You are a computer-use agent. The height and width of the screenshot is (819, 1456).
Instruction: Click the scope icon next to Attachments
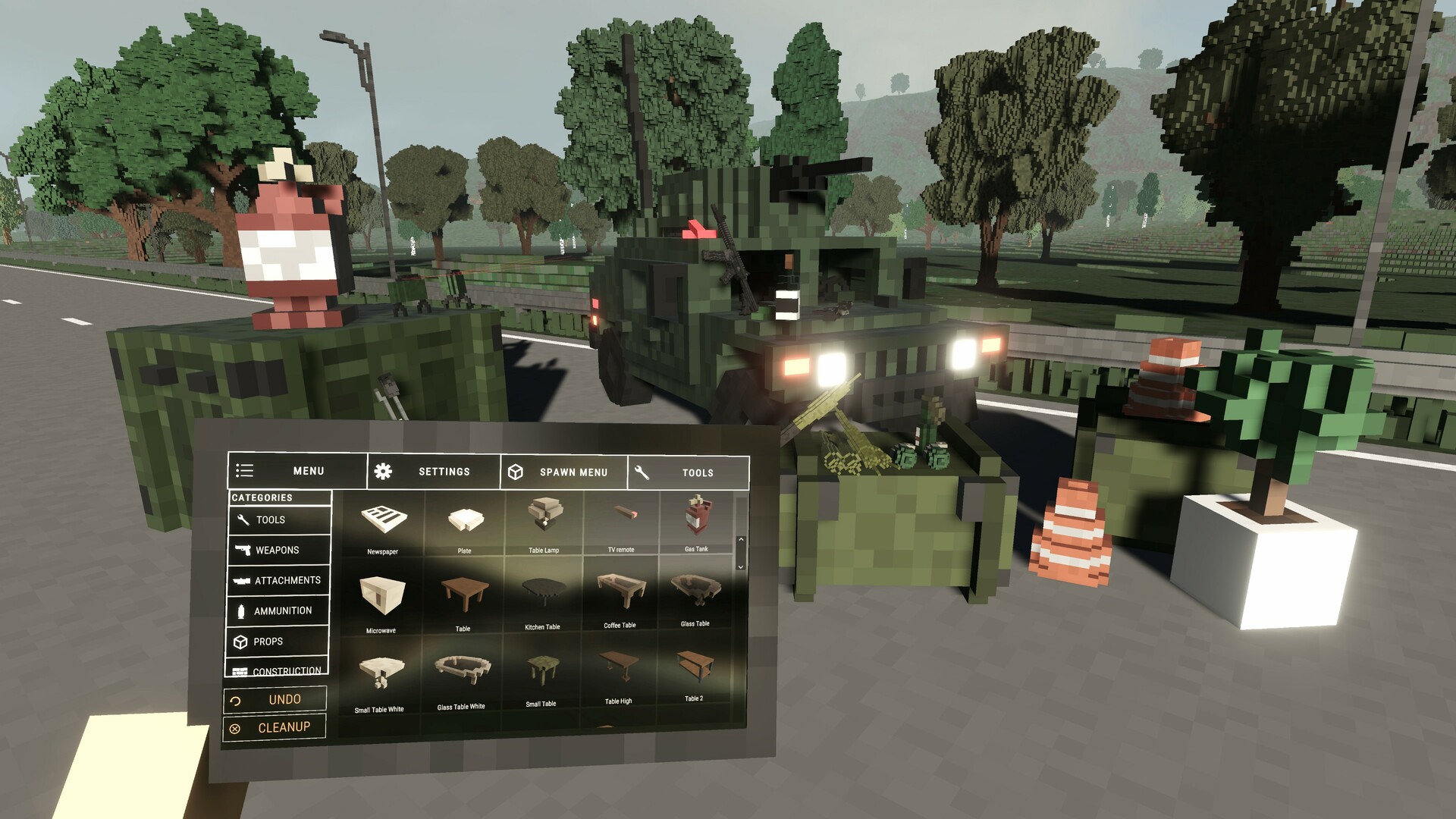tap(243, 580)
